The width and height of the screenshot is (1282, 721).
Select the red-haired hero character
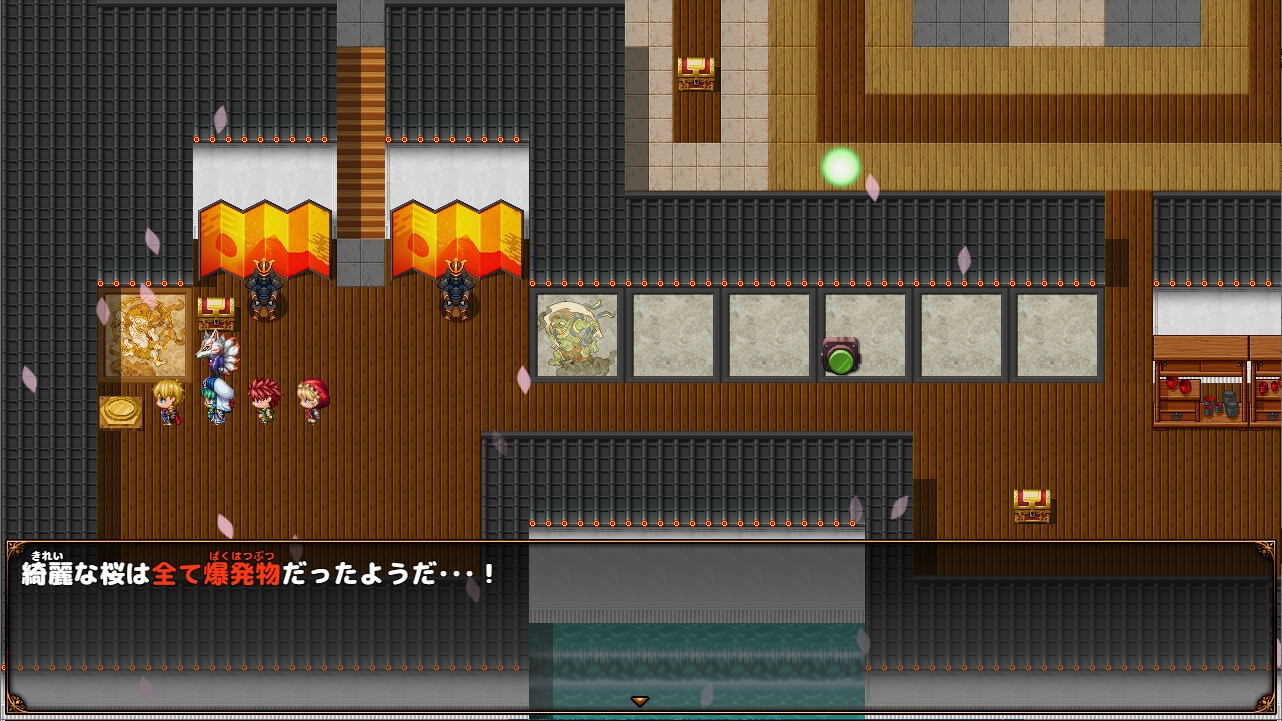click(263, 400)
